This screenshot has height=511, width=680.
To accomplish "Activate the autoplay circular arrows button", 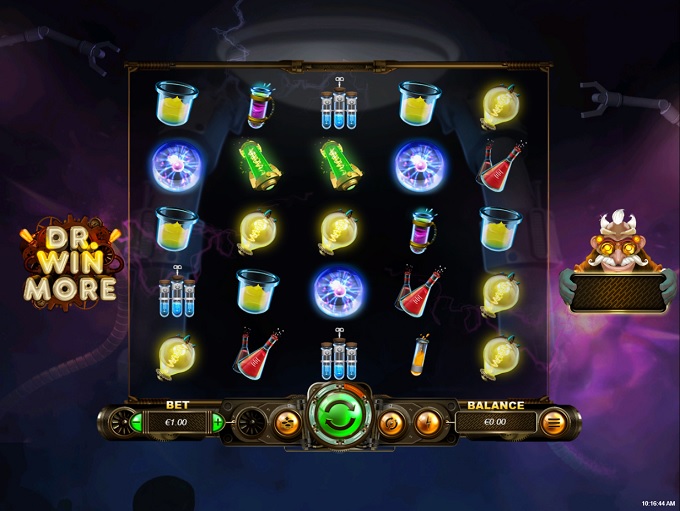I will (x=392, y=422).
